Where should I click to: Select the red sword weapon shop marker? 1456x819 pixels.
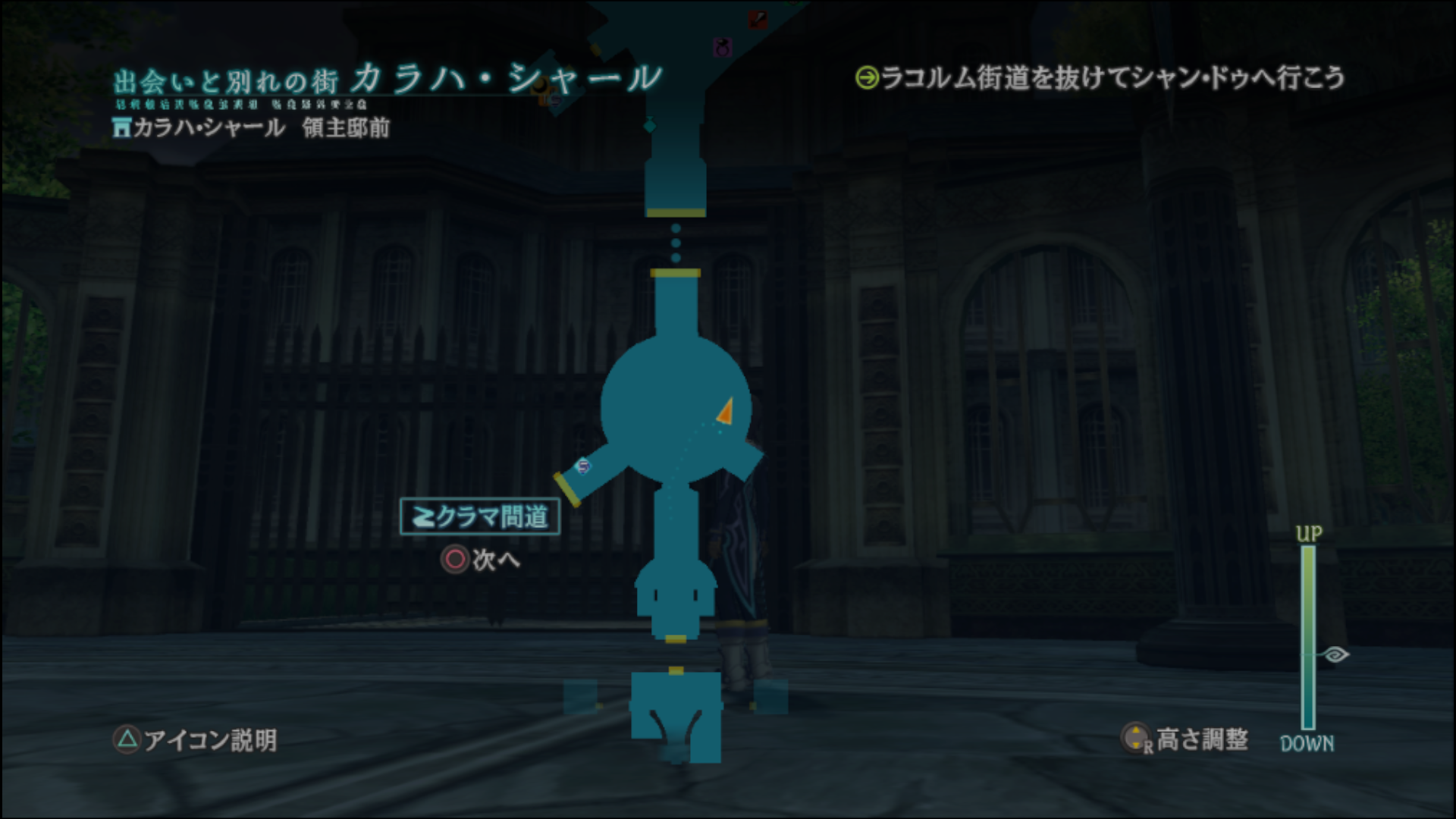point(757,20)
